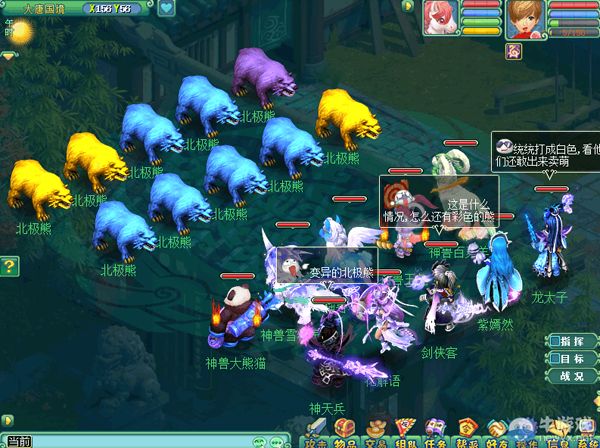Open the yellow question mark help

pos(9,266)
